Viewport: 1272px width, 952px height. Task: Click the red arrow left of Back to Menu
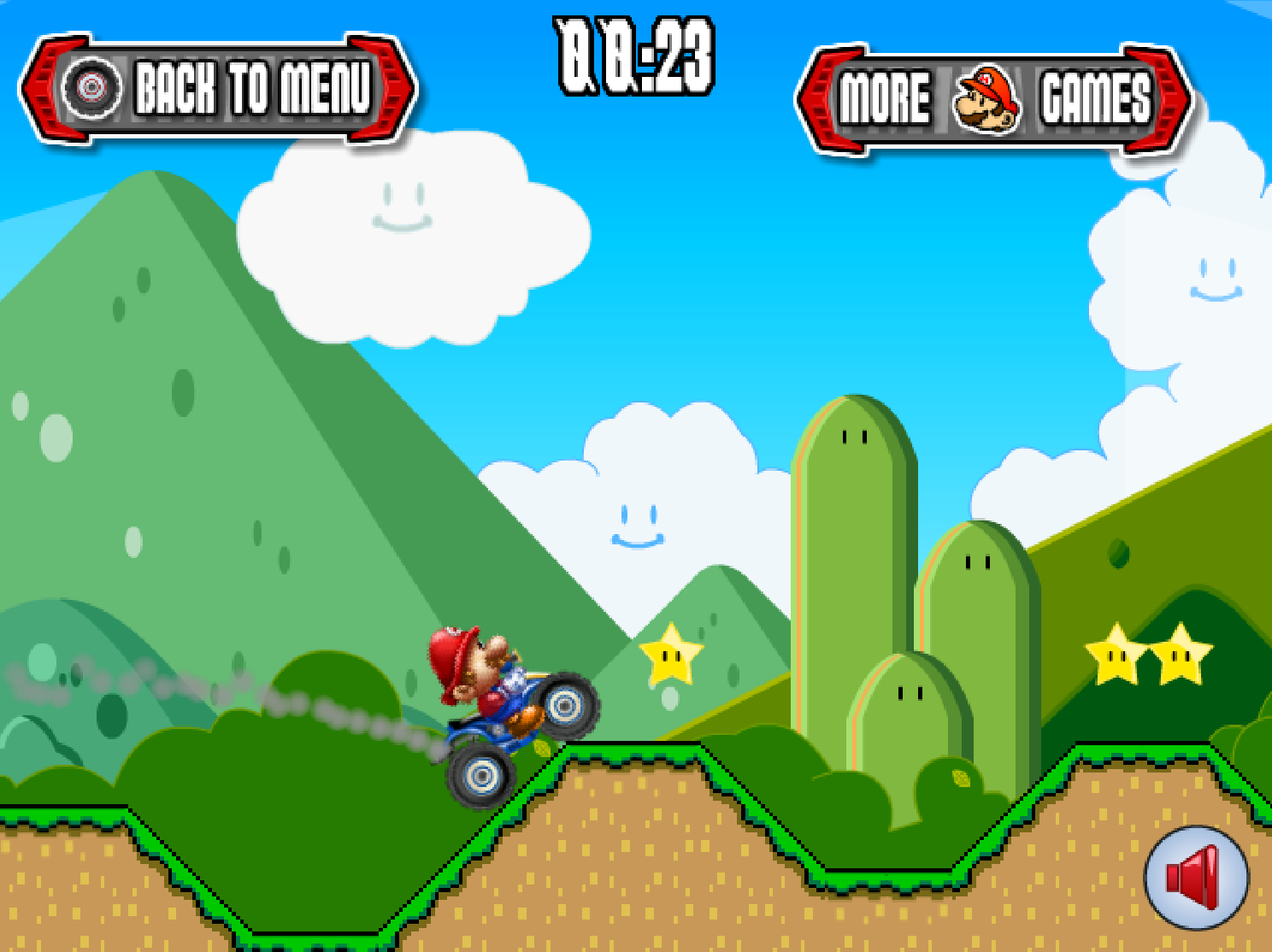click(x=47, y=85)
